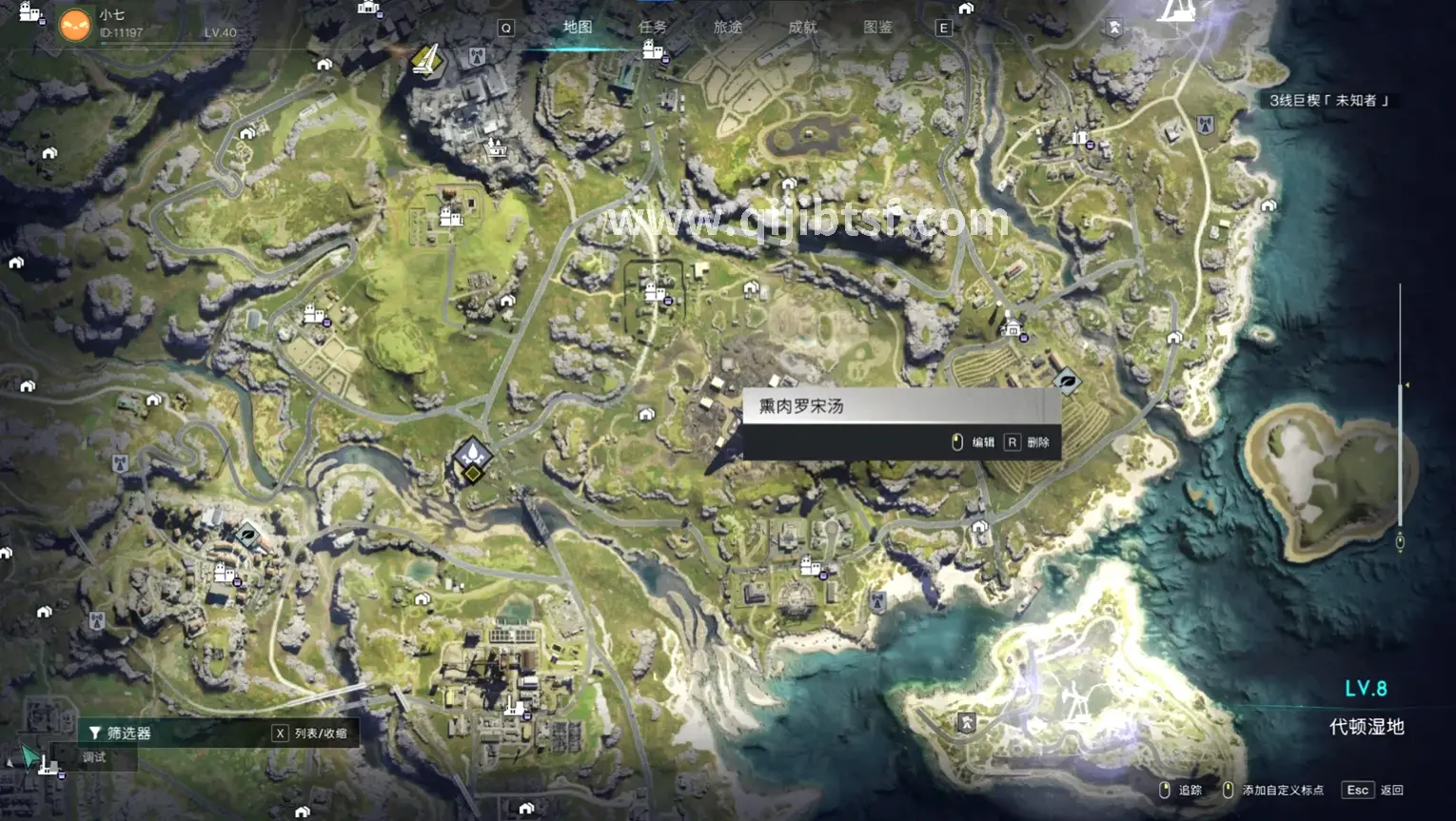Open the player avatar profile
The height and width of the screenshot is (821, 1456).
(x=75, y=25)
